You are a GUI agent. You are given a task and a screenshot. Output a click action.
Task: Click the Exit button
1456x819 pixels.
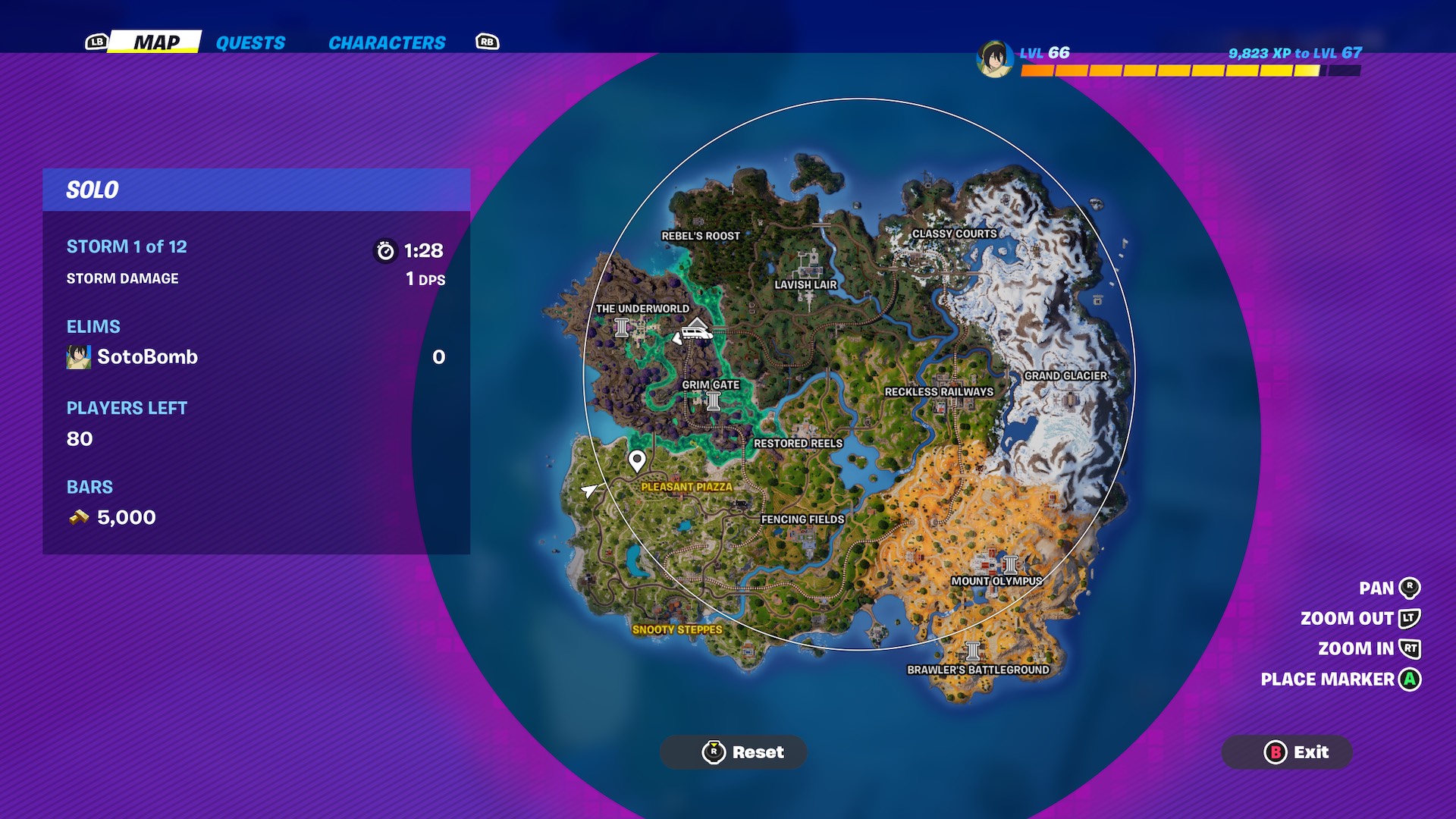tap(1287, 753)
